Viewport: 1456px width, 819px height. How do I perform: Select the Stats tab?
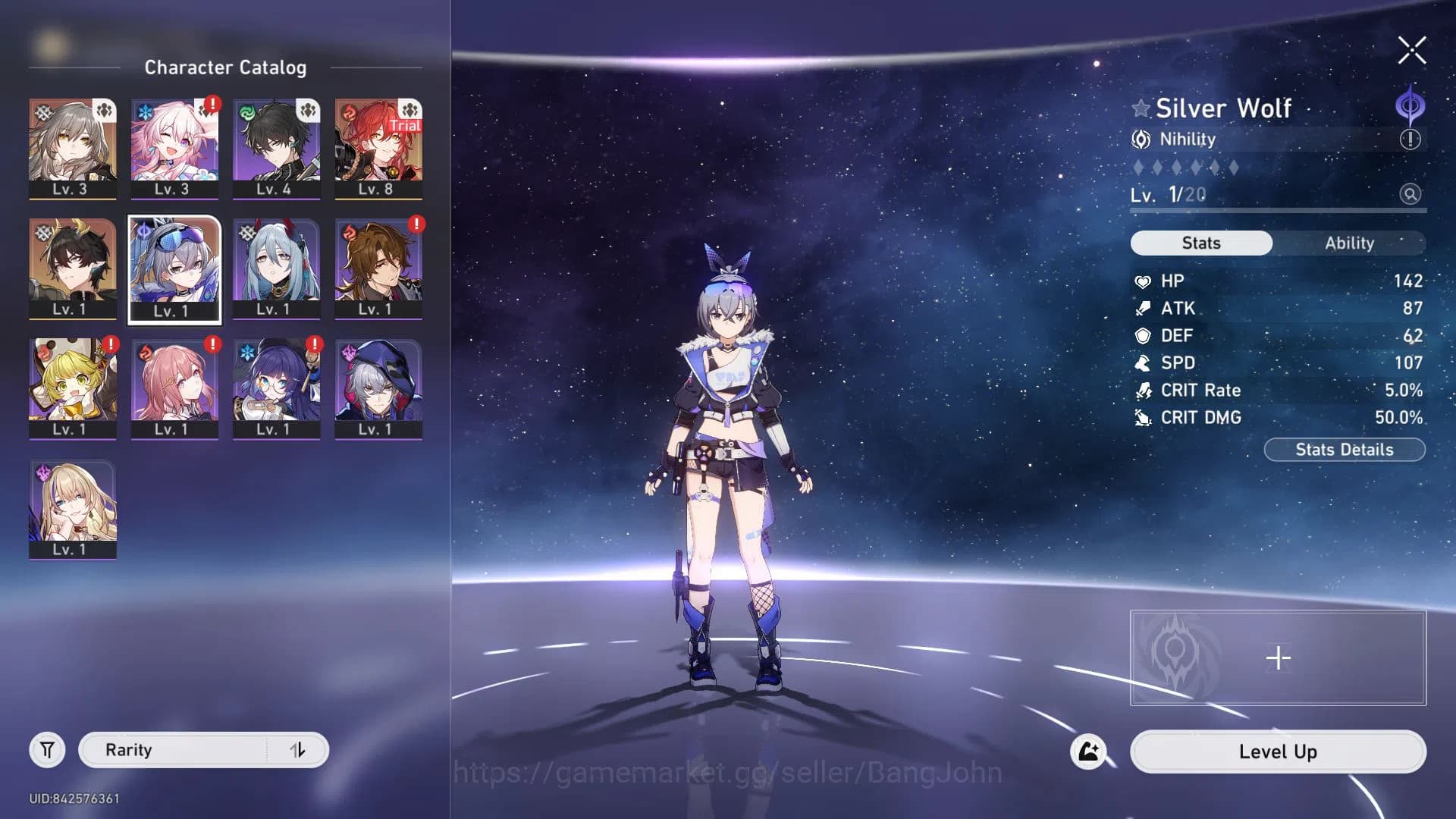tap(1201, 243)
